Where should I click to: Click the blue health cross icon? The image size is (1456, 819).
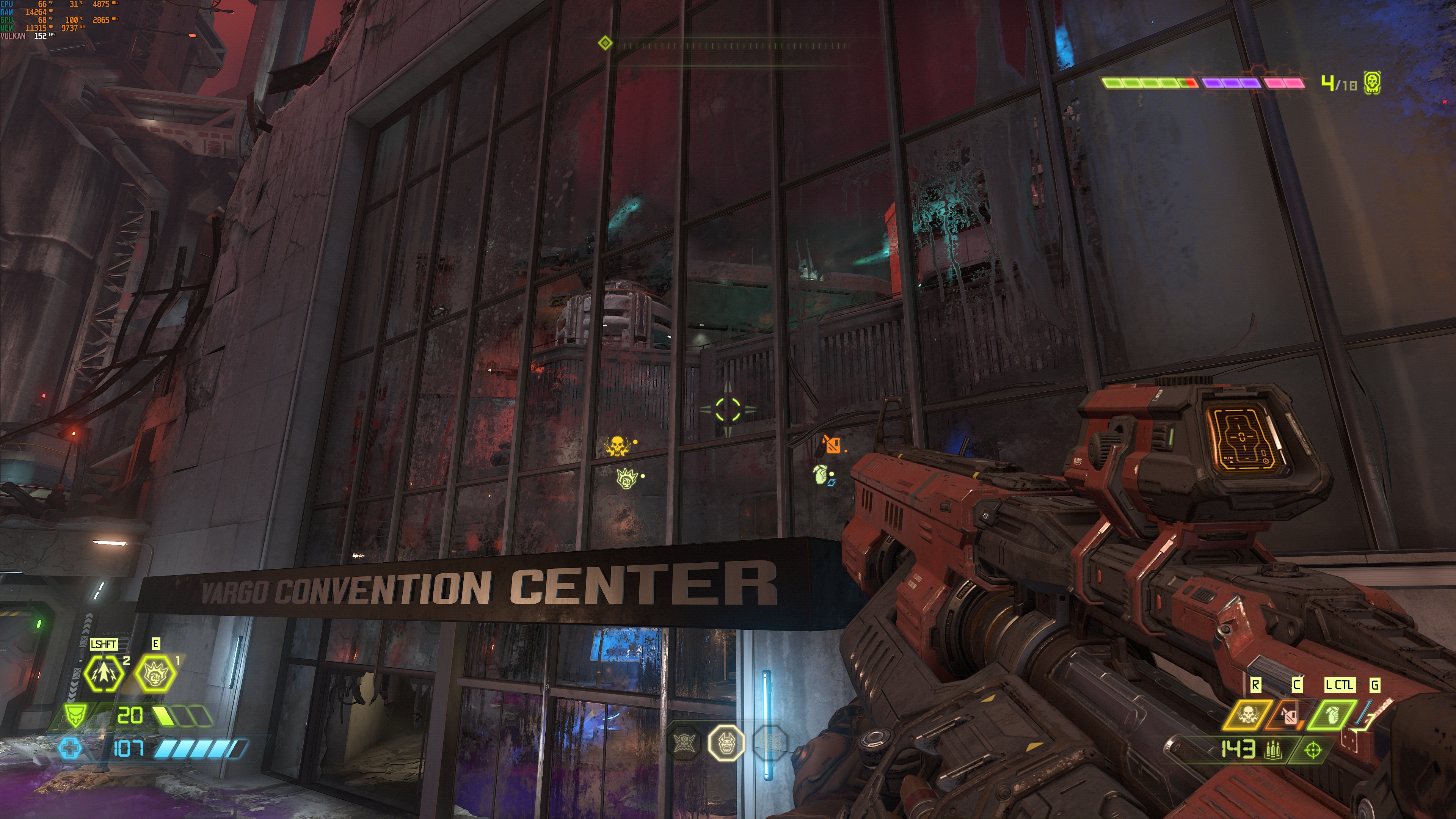coord(70,749)
